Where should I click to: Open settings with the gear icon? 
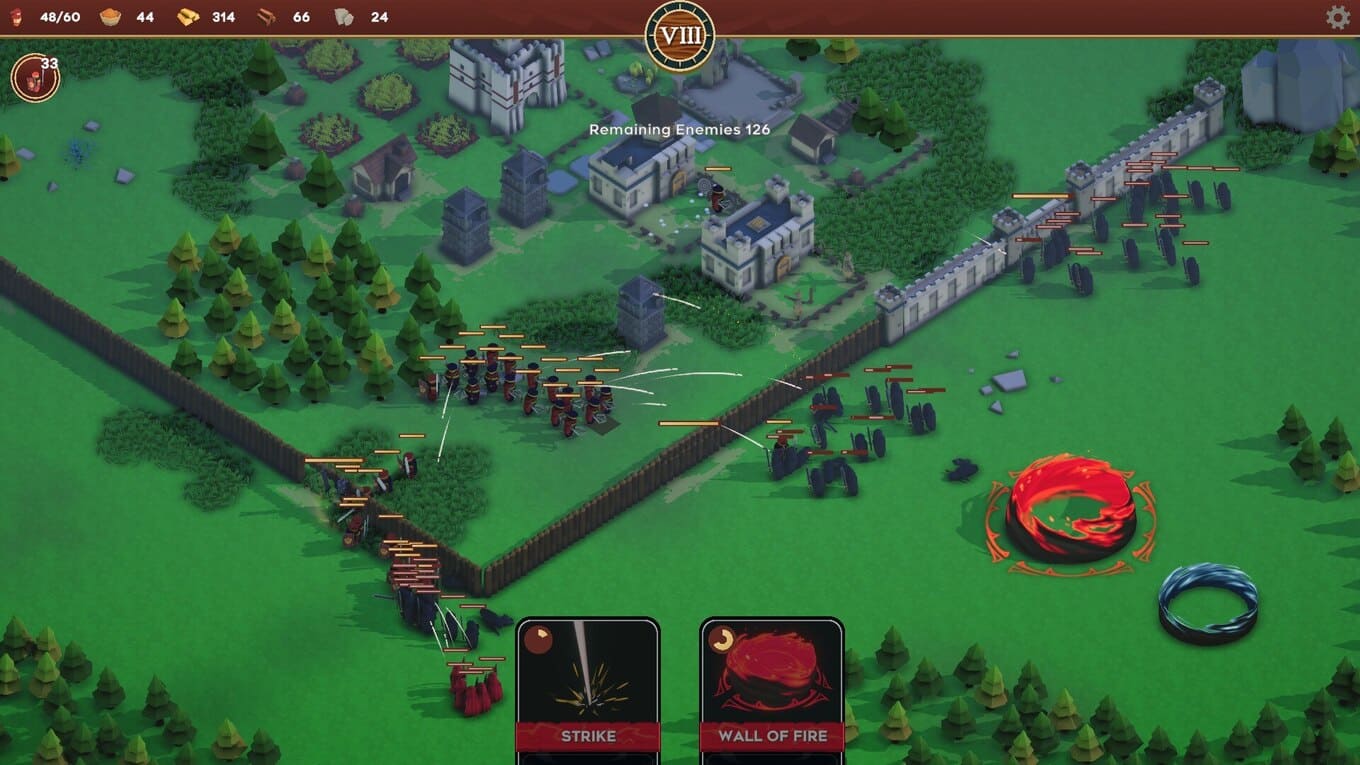(1337, 17)
